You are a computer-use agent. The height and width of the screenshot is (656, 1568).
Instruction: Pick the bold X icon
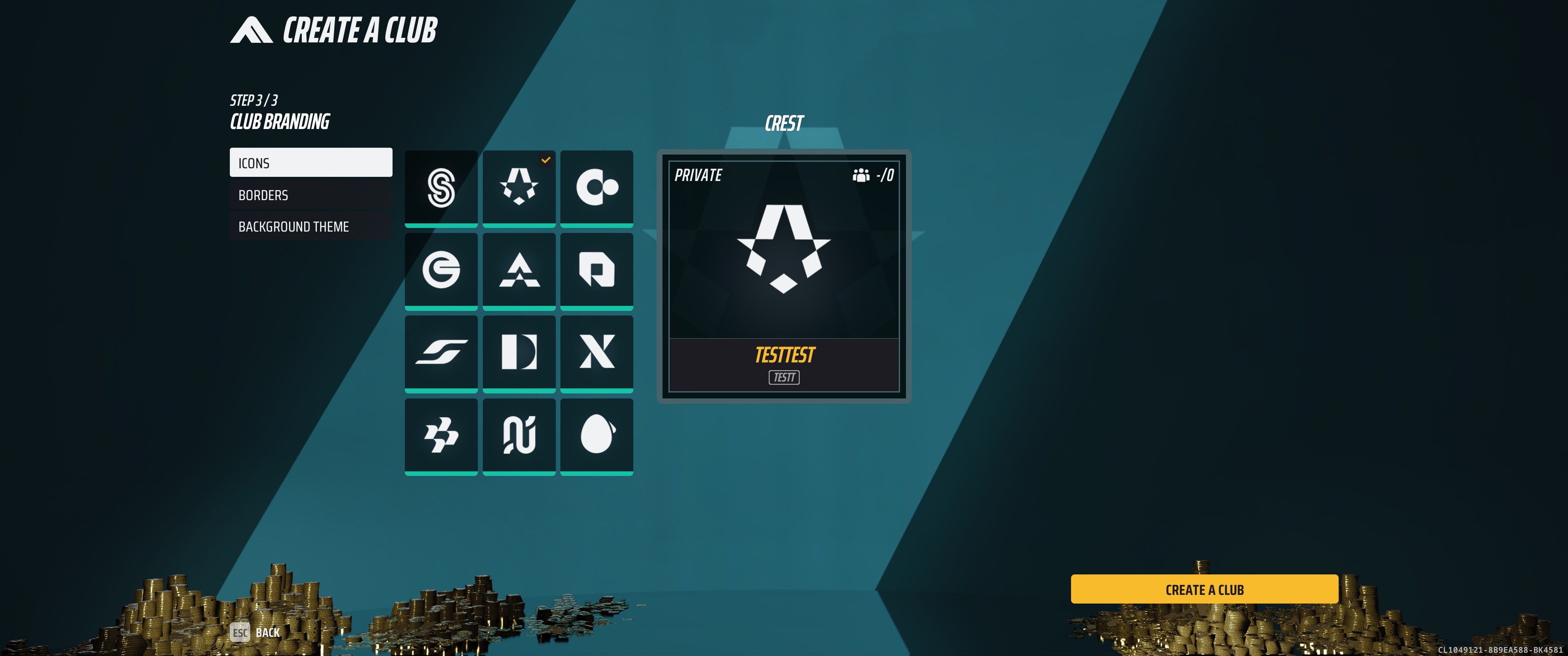596,352
